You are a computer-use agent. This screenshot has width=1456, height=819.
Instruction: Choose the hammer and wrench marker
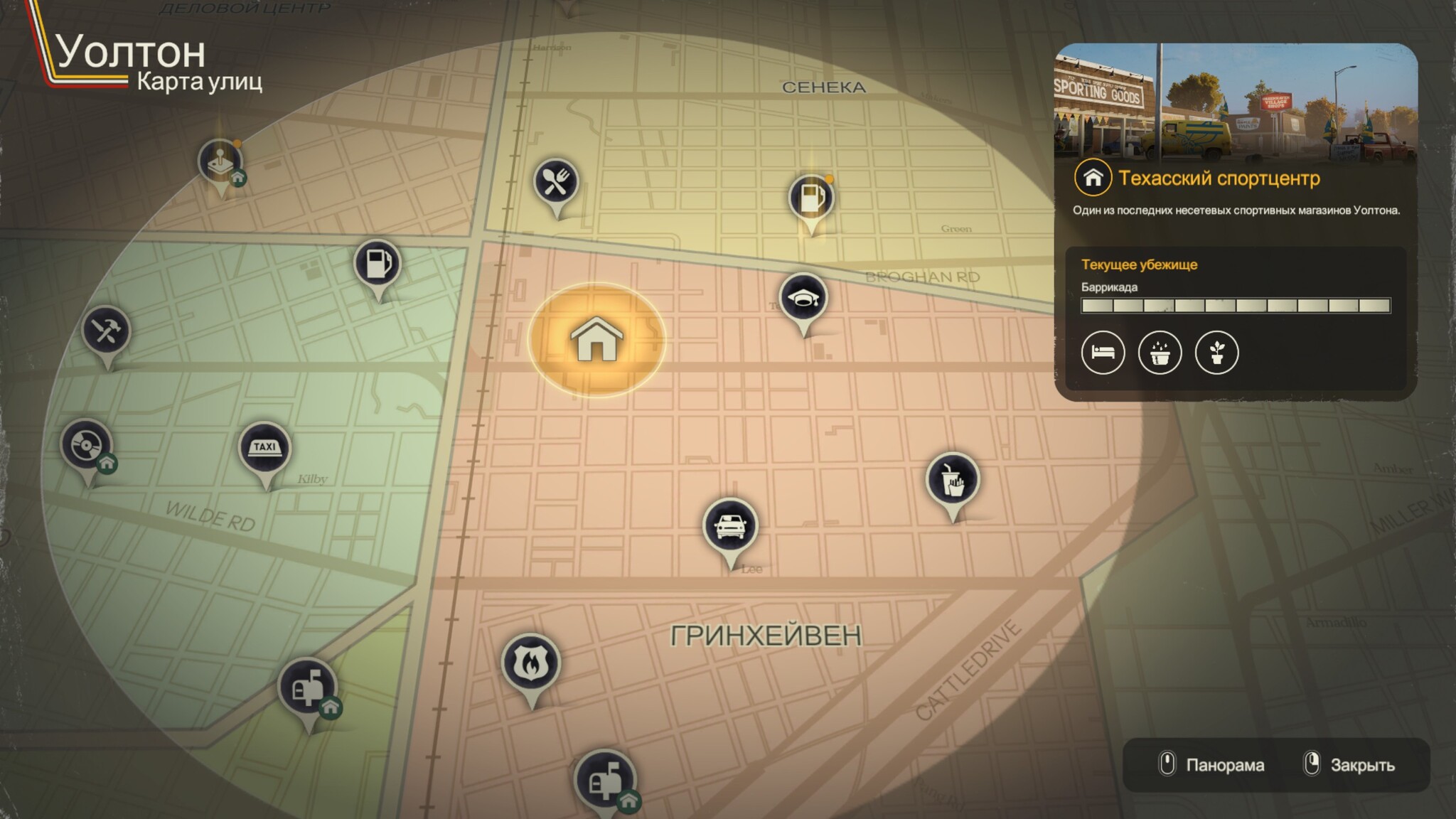106,331
